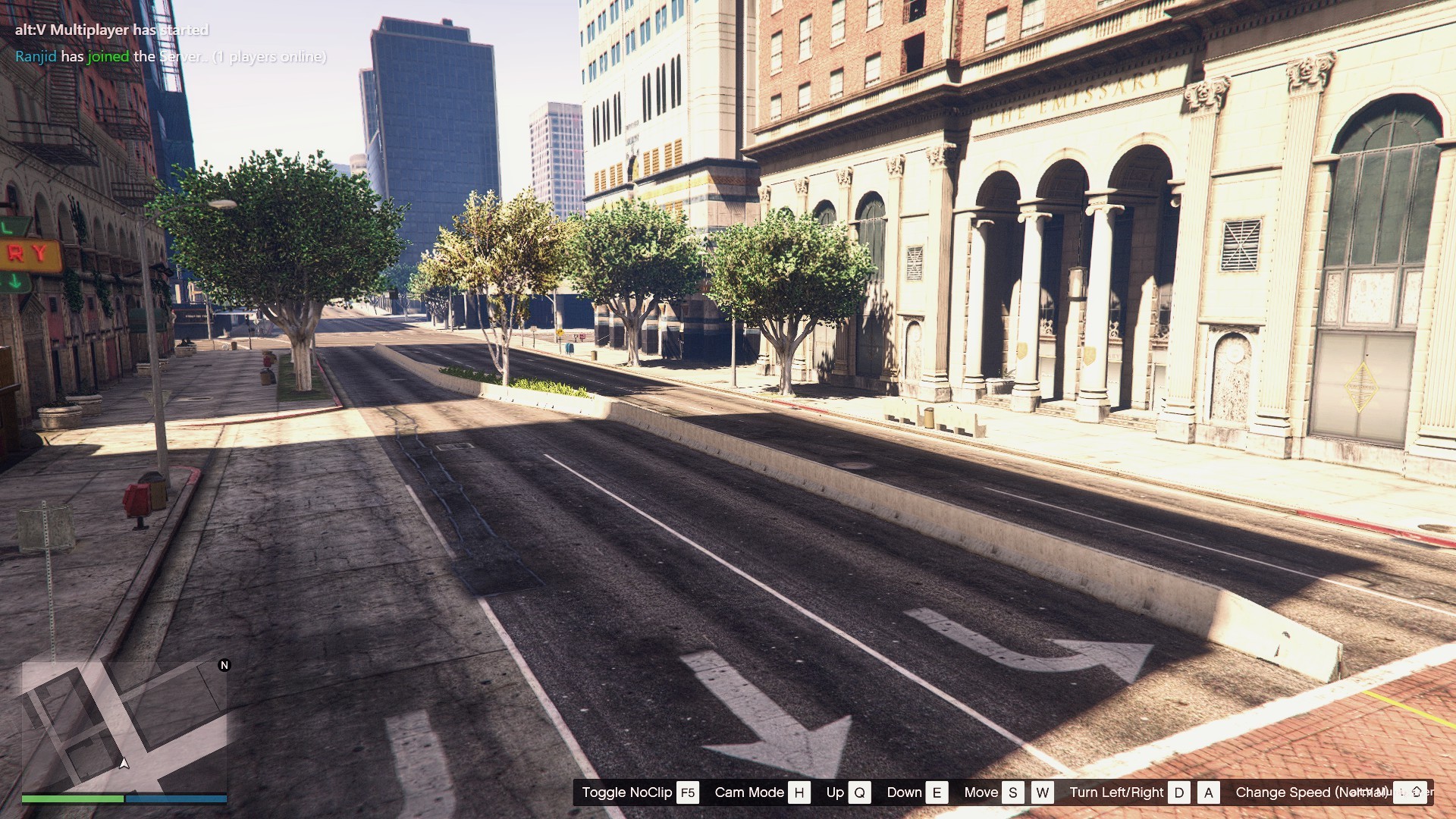Image resolution: width=1456 pixels, height=819 pixels.
Task: Click the minimap street view
Action: (x=124, y=726)
